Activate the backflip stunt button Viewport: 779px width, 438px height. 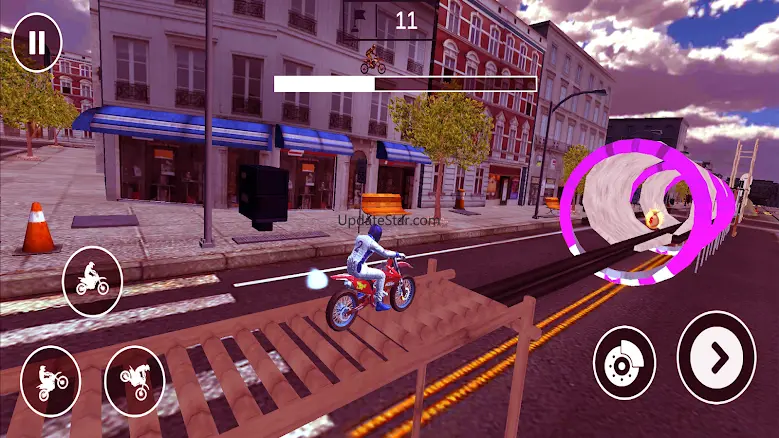point(134,381)
